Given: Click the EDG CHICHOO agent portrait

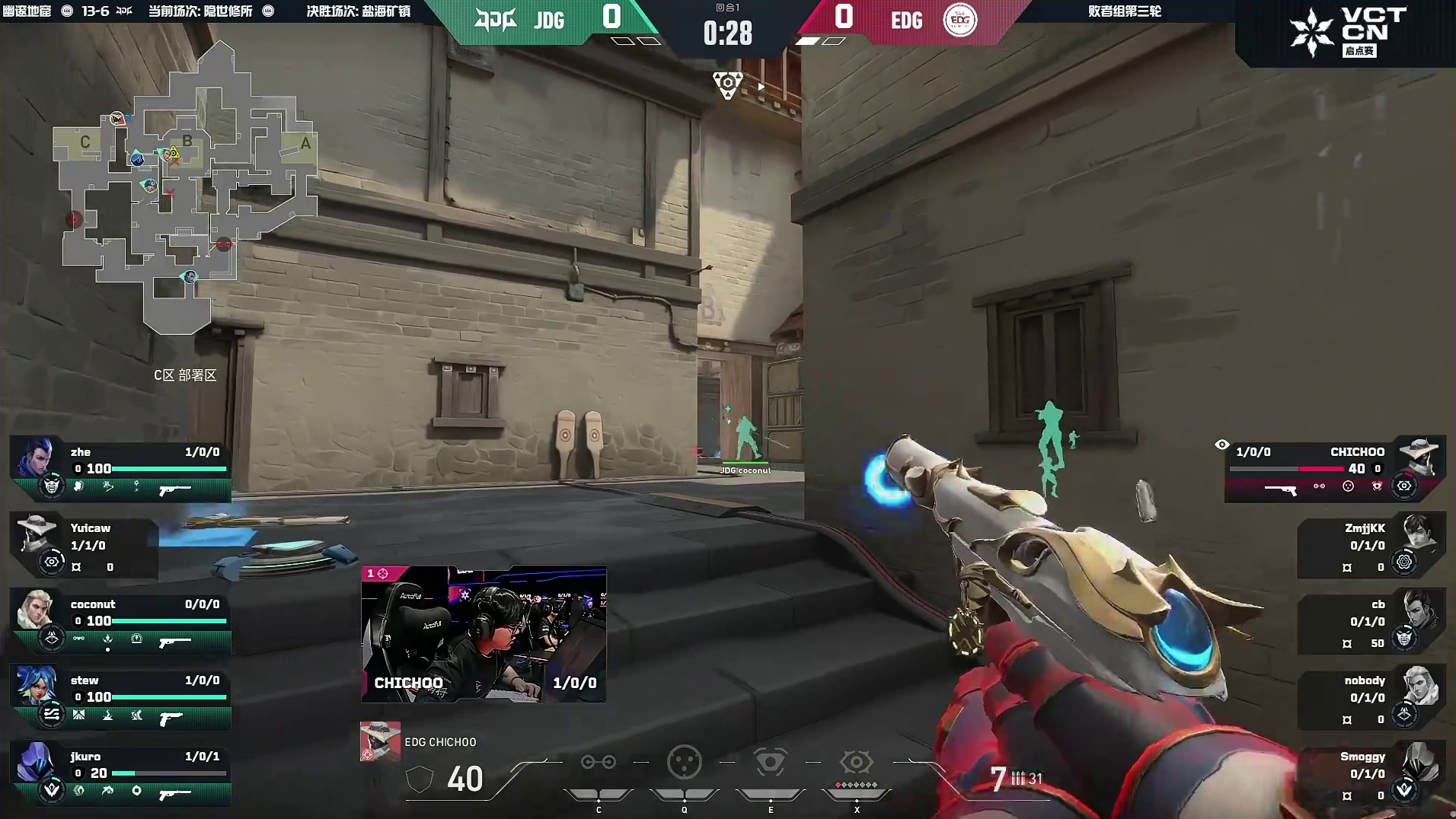Looking at the screenshot, I should (x=380, y=741).
